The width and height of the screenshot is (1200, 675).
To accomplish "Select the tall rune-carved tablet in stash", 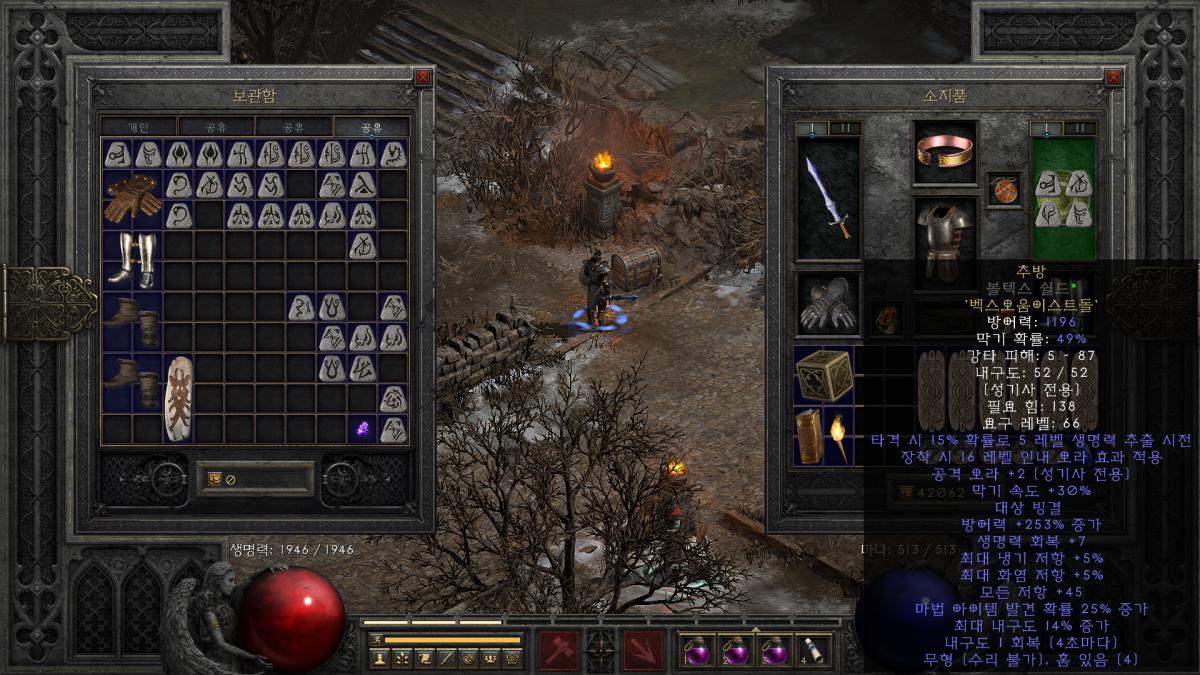I will point(180,396).
